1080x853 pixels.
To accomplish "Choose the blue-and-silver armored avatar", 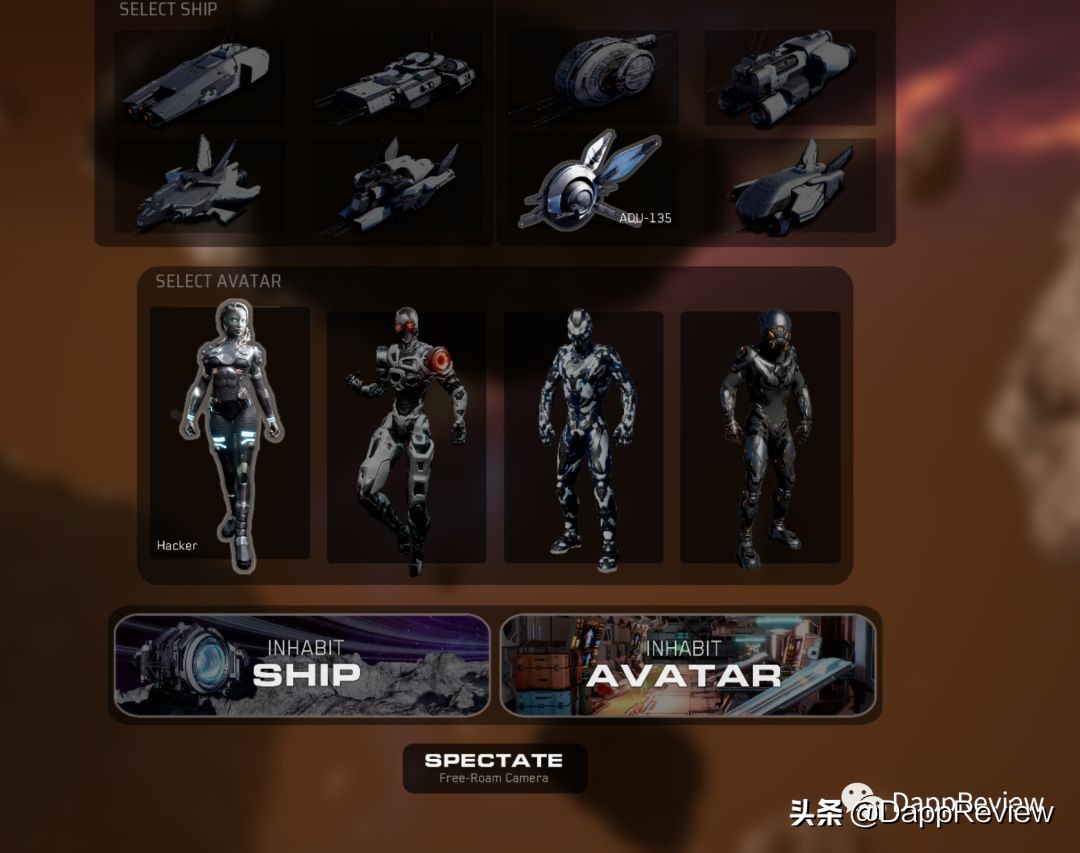I will pyautogui.click(x=583, y=437).
